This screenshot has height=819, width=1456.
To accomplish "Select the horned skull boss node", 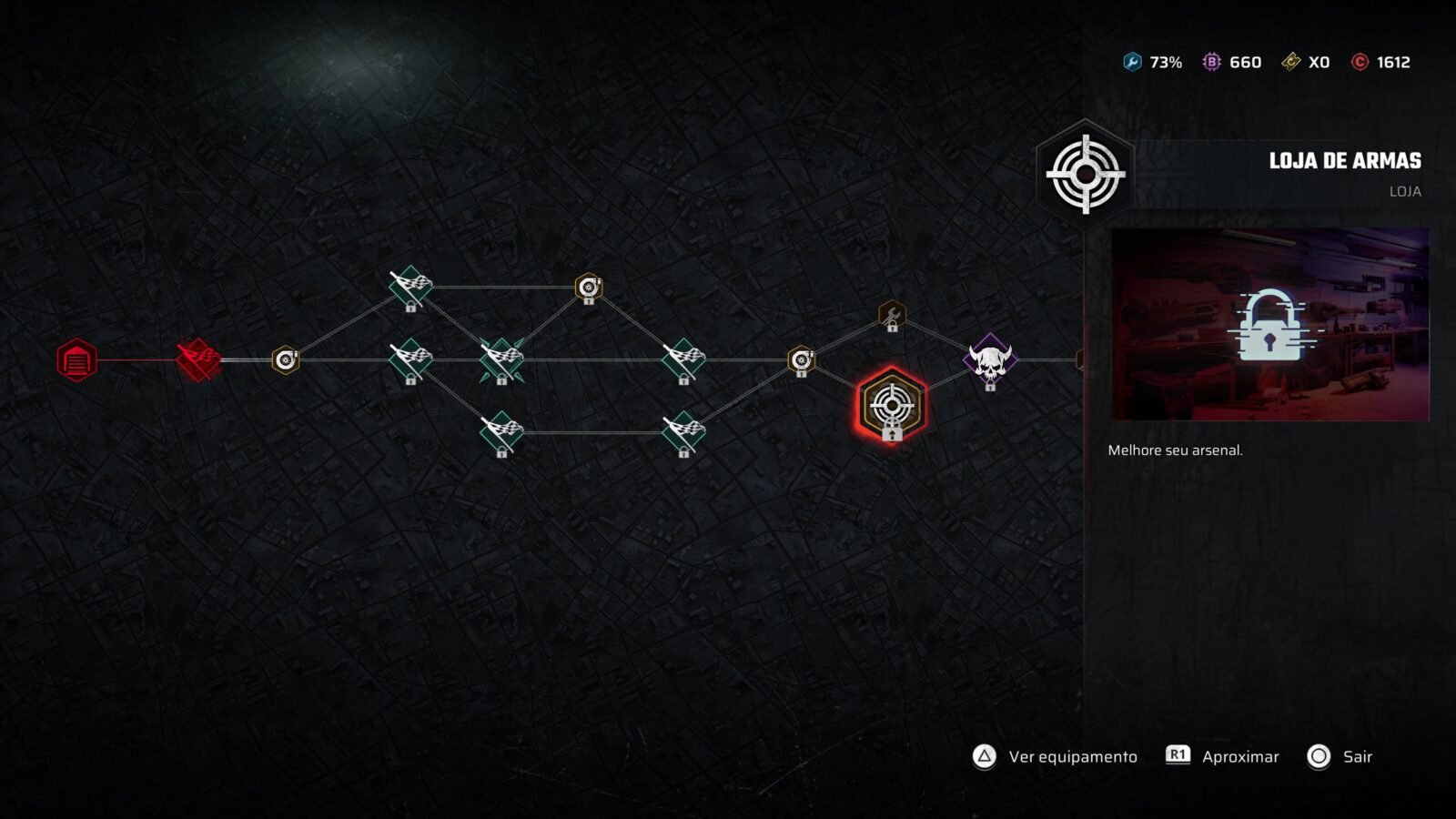I will [990, 360].
